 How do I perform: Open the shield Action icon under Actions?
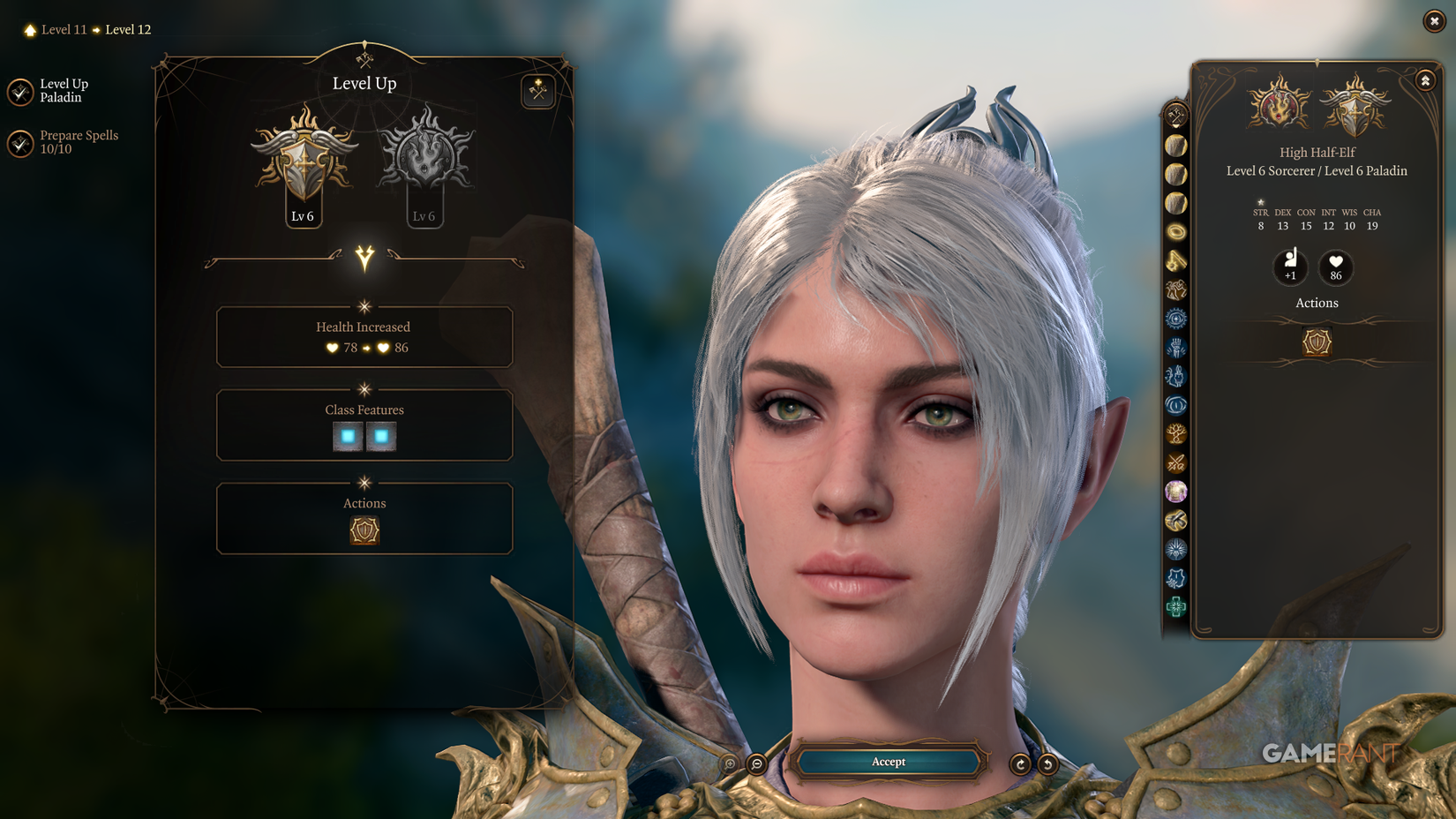[x=364, y=530]
